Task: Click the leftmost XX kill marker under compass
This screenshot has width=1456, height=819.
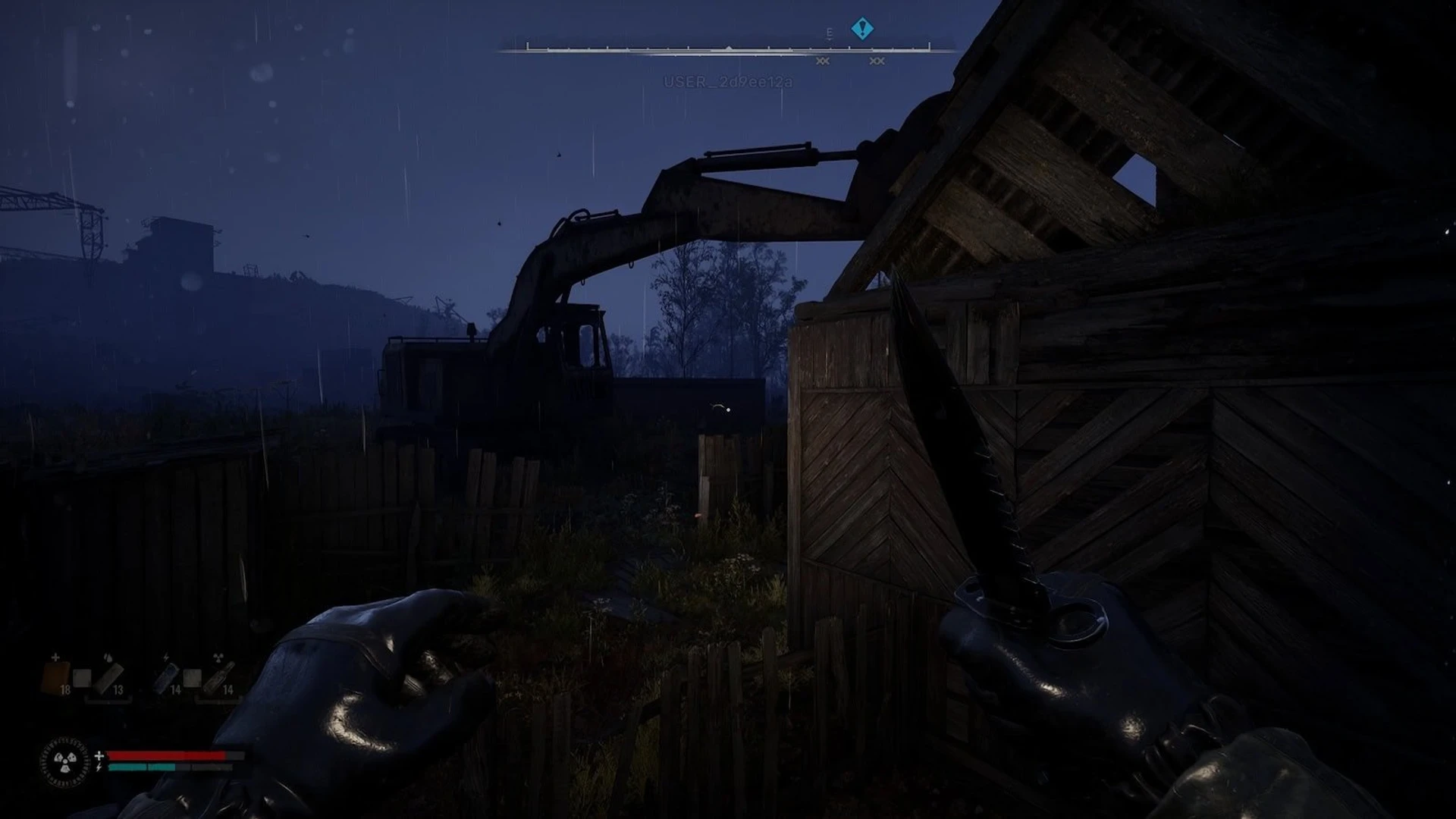Action: [x=823, y=61]
